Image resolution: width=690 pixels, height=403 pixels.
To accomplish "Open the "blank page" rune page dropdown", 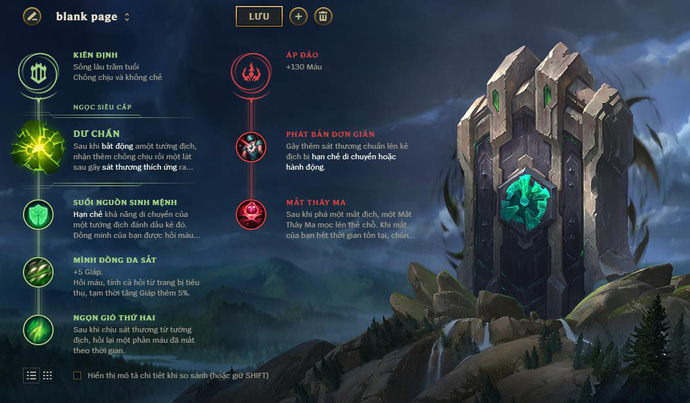I will pyautogui.click(x=94, y=17).
